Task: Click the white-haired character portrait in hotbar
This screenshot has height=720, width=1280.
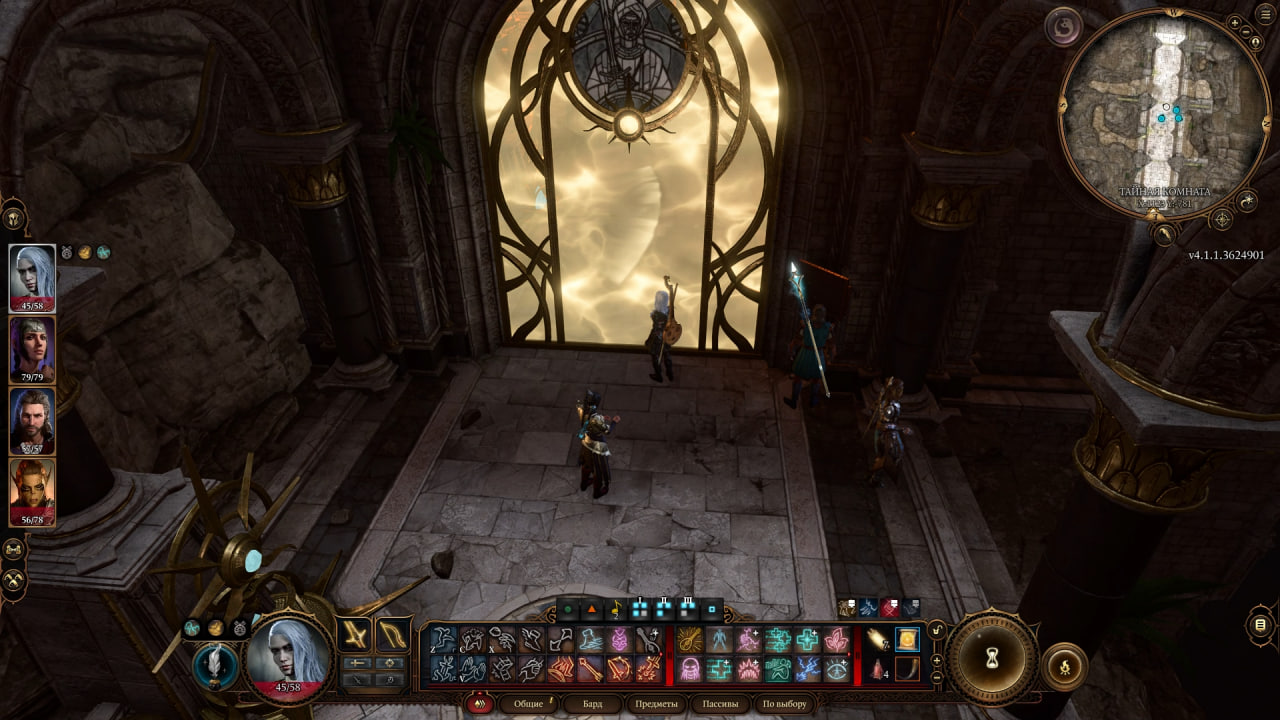Action: (290, 656)
